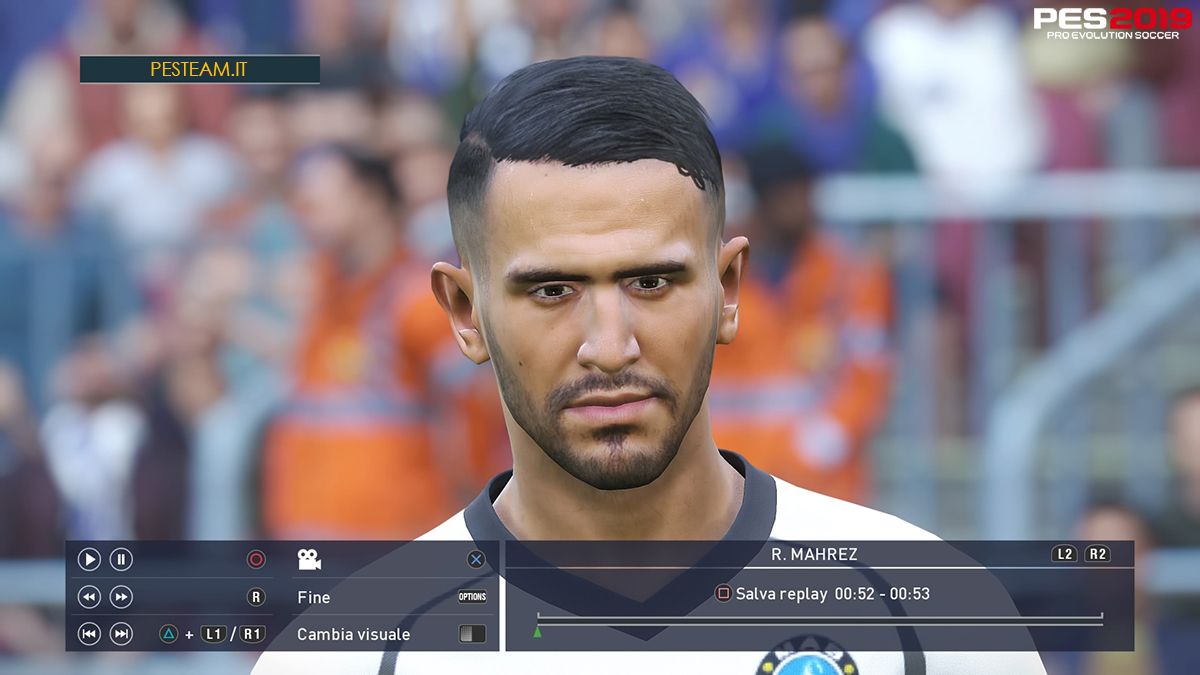Fast forward the replay
This screenshot has height=675, width=1200.
click(121, 597)
